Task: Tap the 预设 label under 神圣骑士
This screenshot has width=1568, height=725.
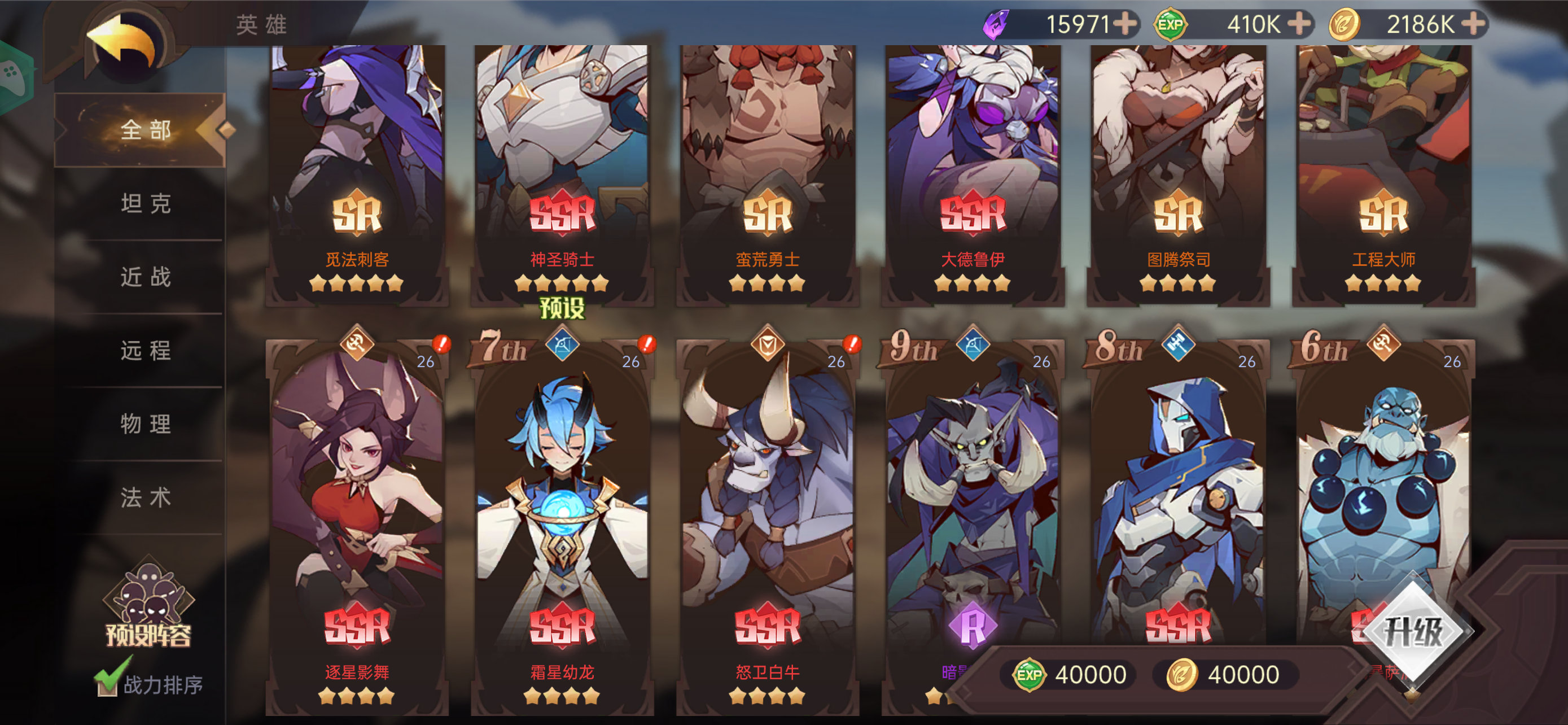Action: pyautogui.click(x=561, y=308)
